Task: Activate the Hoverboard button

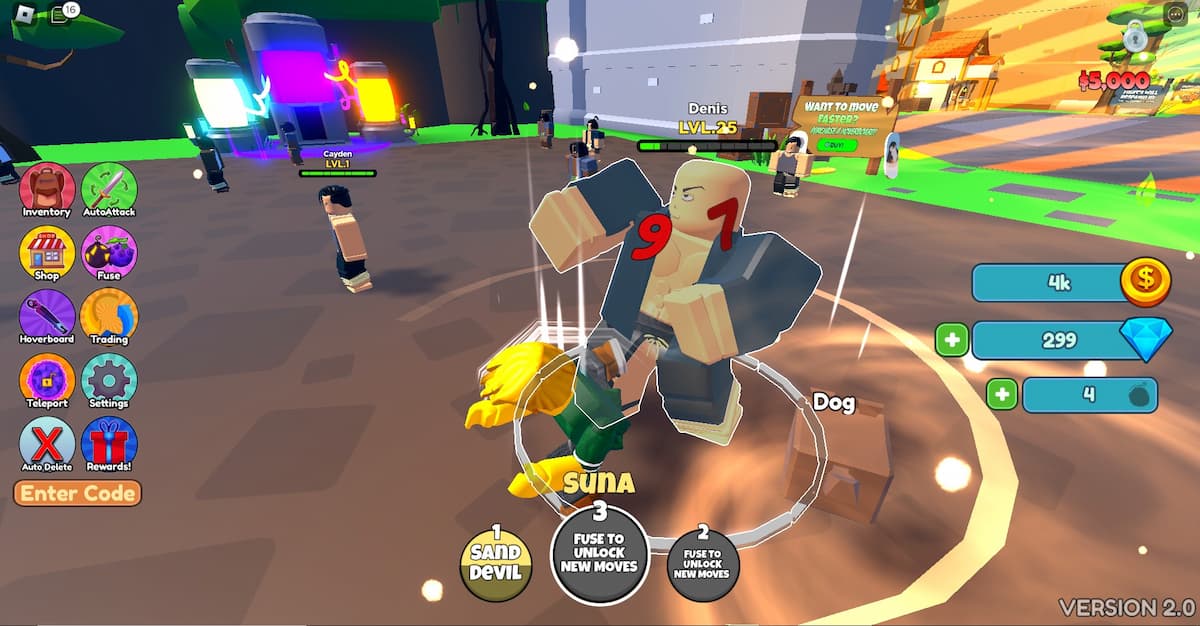Action: pos(47,317)
